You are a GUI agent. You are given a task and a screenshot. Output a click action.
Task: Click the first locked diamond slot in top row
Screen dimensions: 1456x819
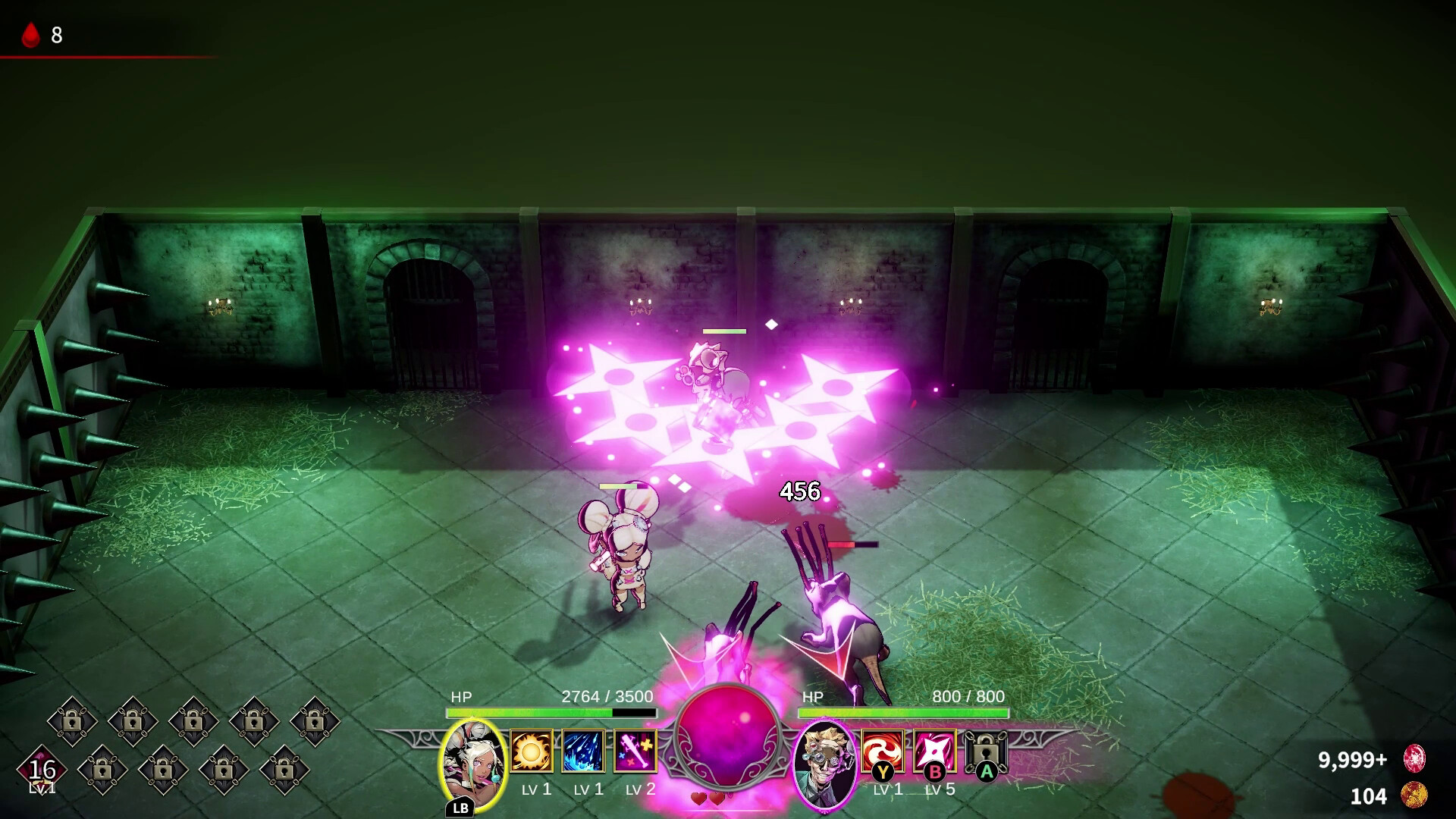(71, 720)
